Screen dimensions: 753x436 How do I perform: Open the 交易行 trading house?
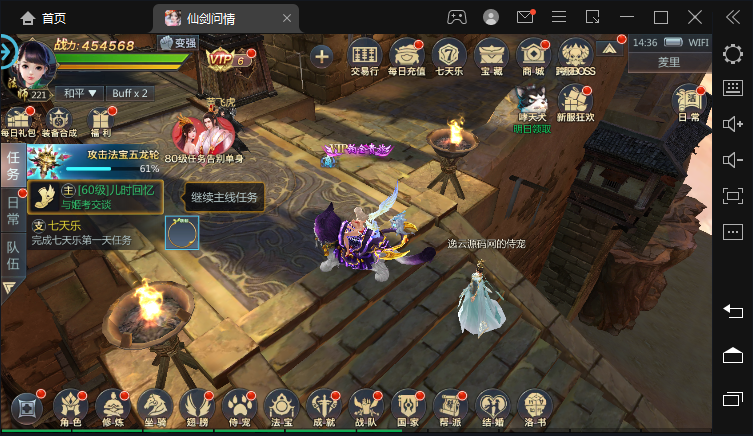pyautogui.click(x=366, y=57)
